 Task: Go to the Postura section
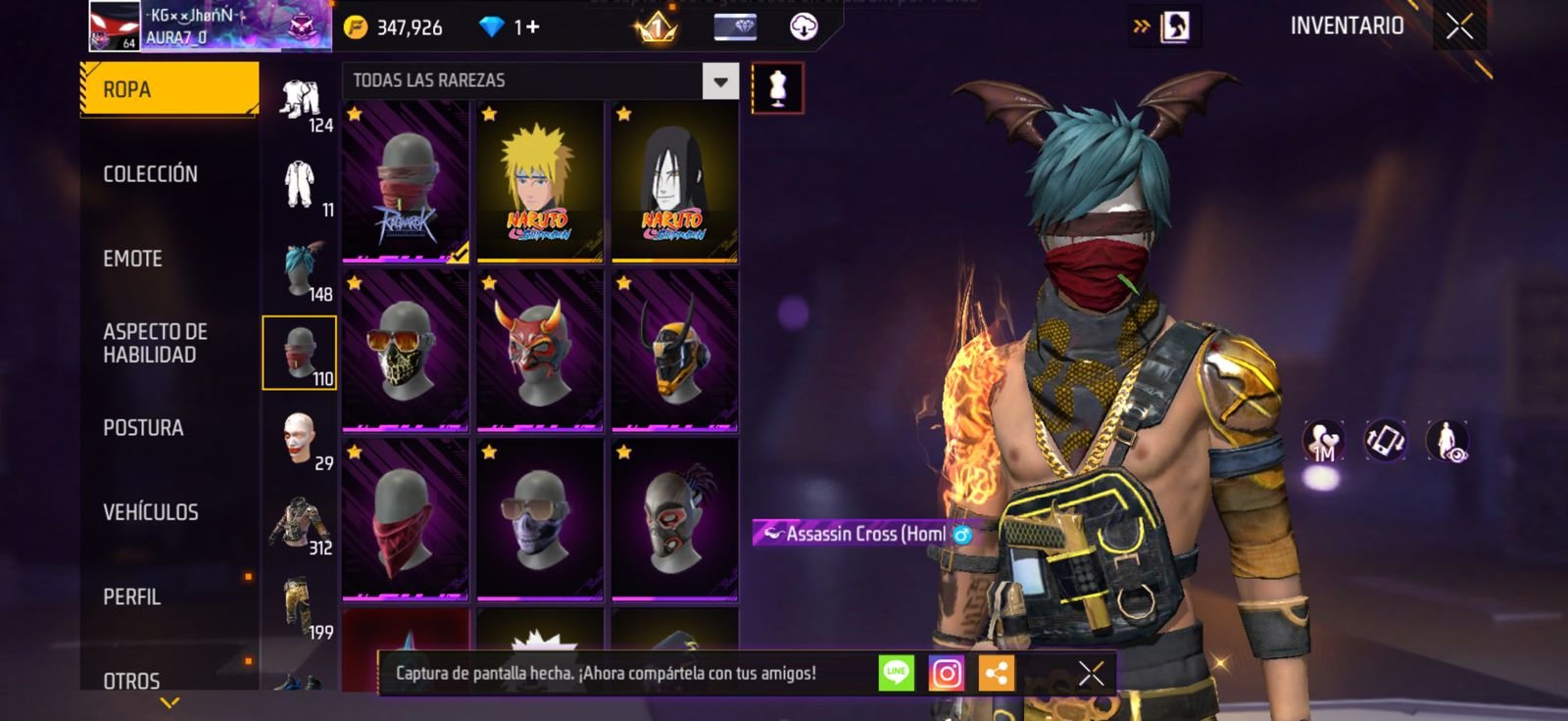143,428
